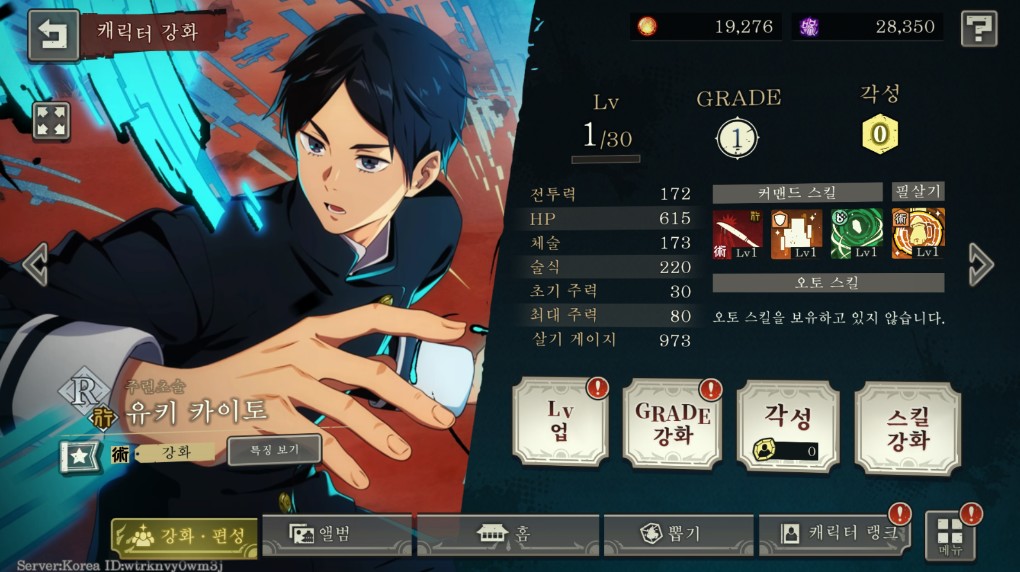Tap the Lv 업 level-up button

[560, 423]
